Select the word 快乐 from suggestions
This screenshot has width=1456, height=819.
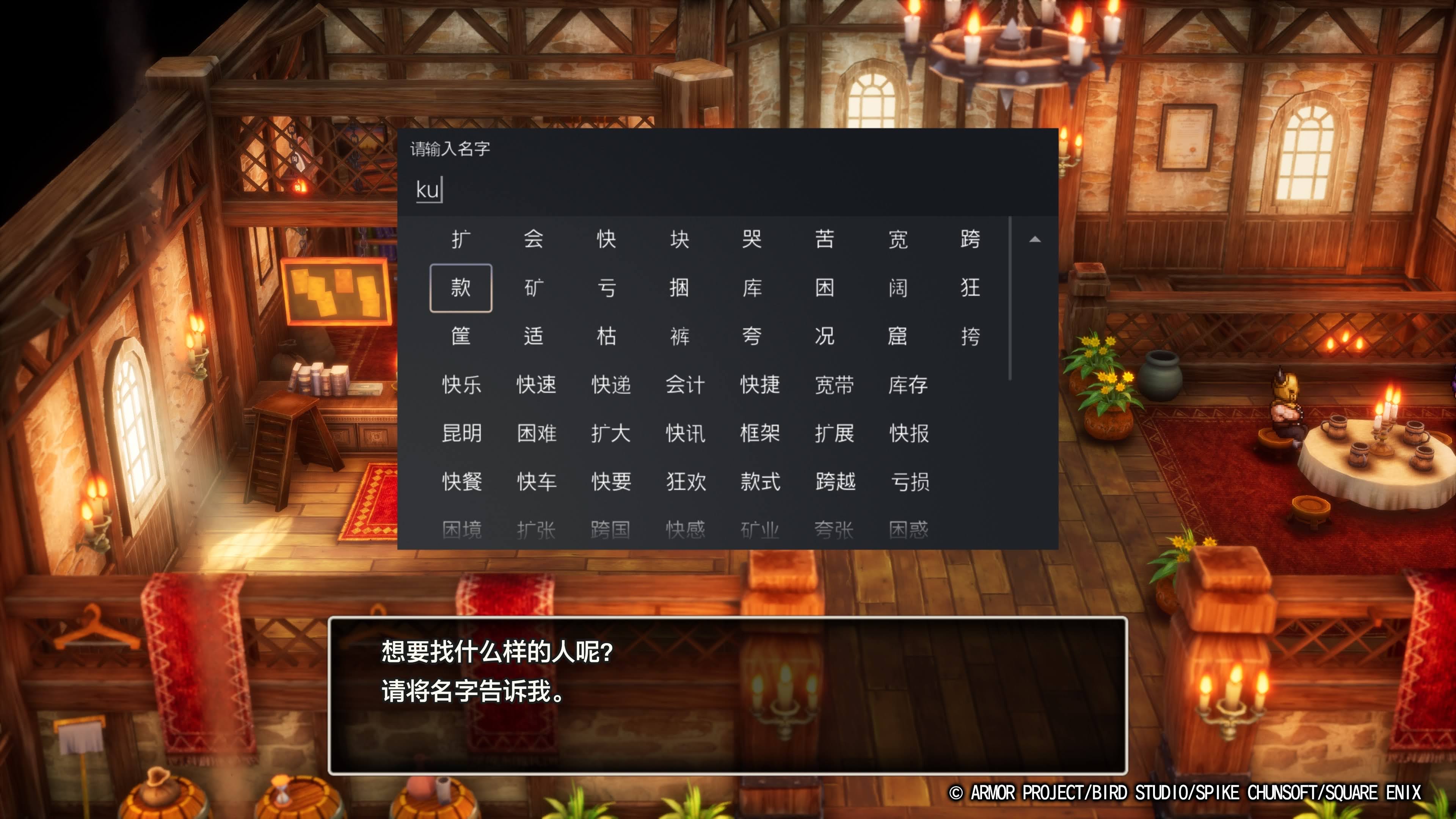point(461,386)
